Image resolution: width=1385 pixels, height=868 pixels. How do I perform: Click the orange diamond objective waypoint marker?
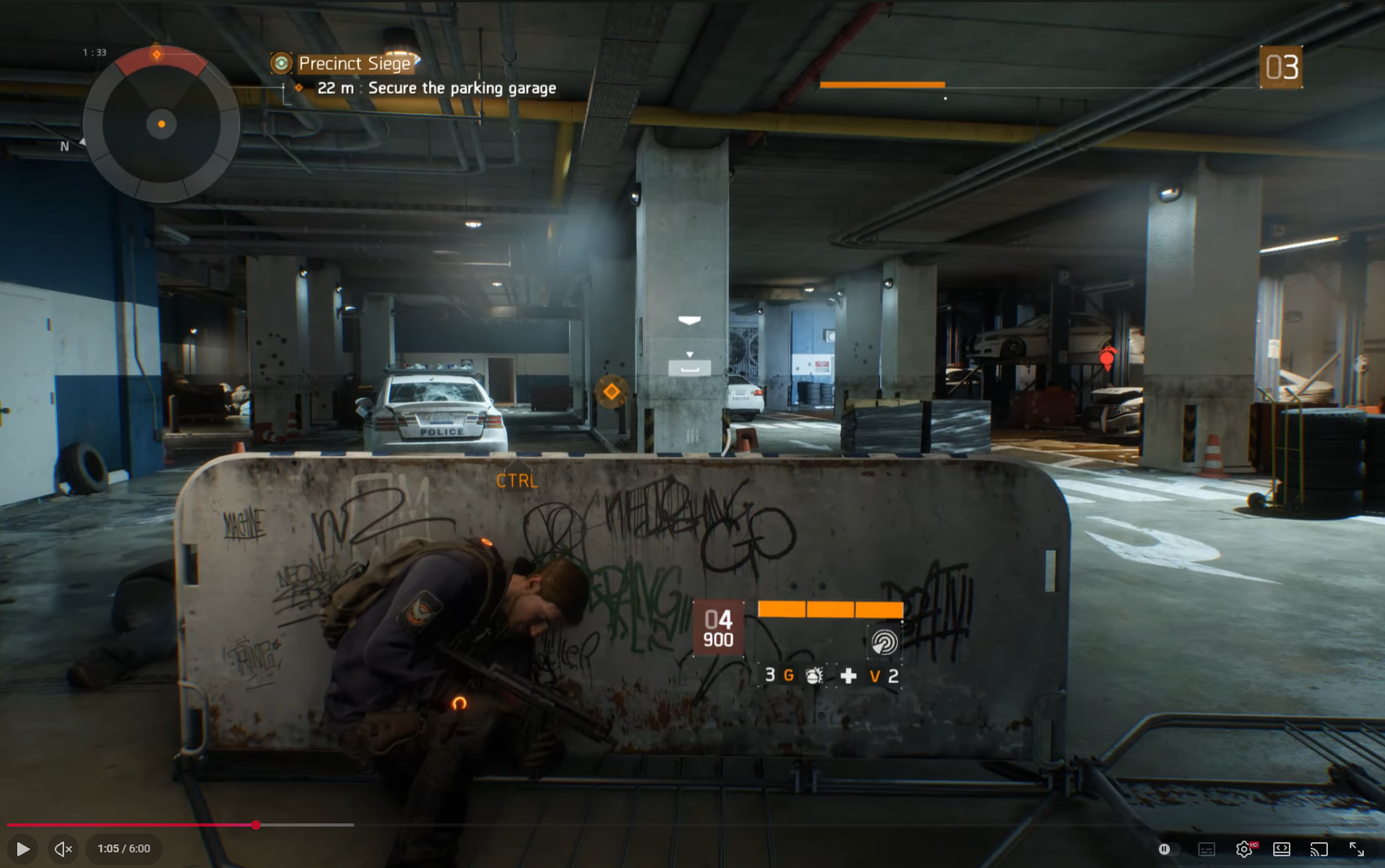click(x=612, y=391)
